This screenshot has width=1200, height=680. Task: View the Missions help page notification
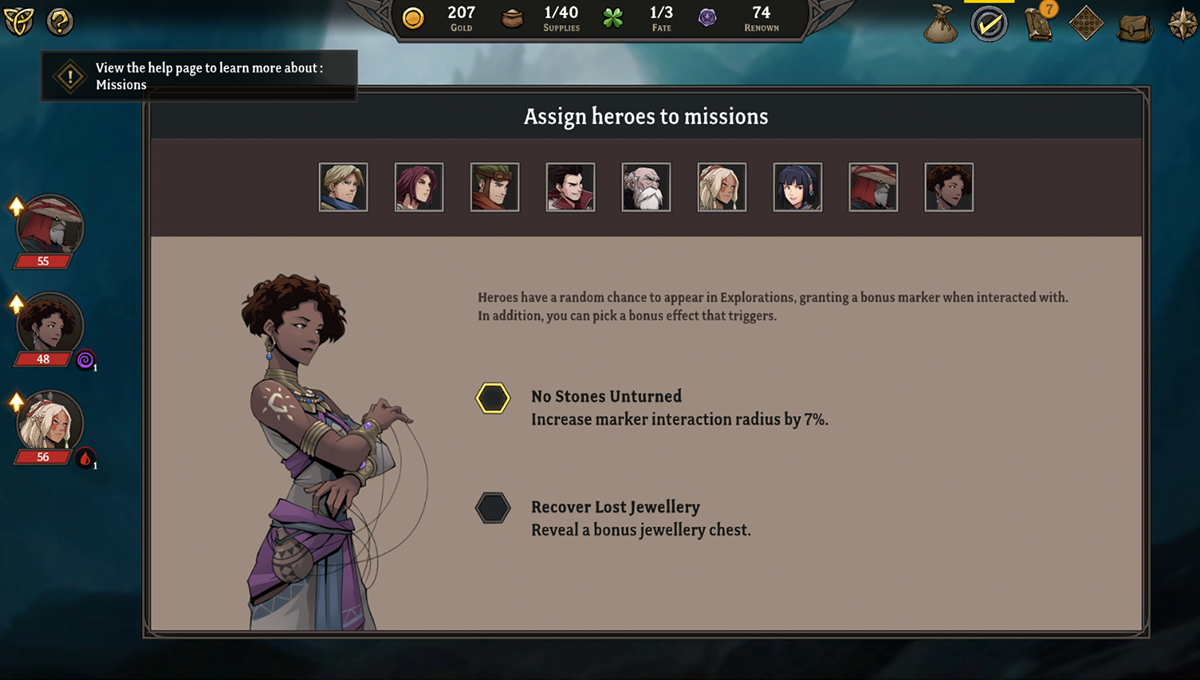[198, 76]
